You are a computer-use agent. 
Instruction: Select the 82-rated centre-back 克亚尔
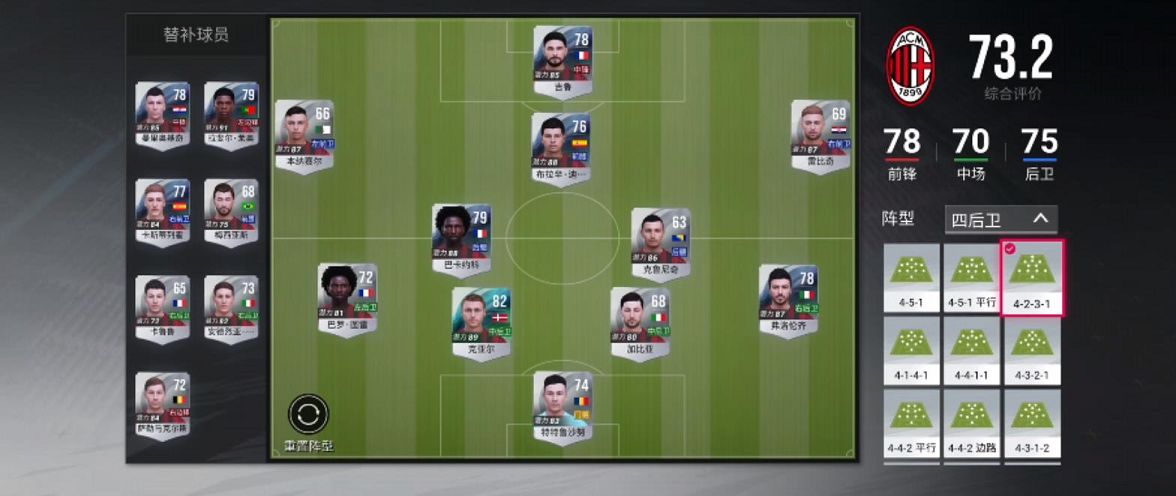pyautogui.click(x=481, y=324)
